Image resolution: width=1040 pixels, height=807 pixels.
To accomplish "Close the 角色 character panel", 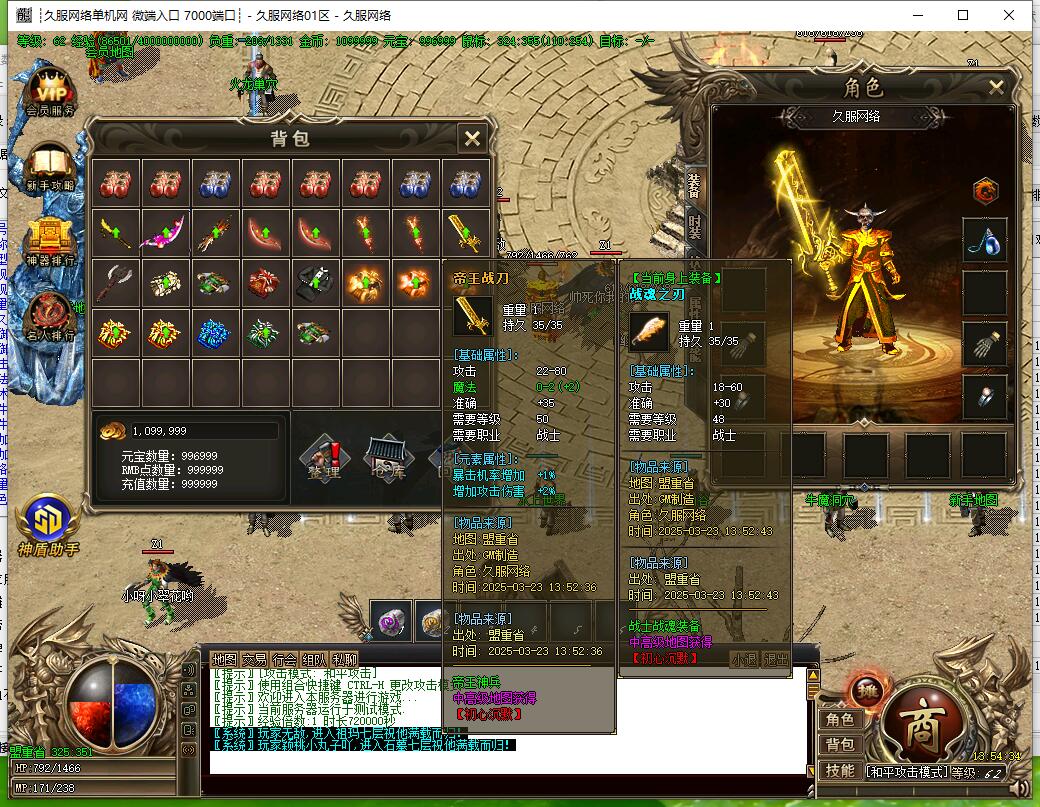I will [x=996, y=87].
